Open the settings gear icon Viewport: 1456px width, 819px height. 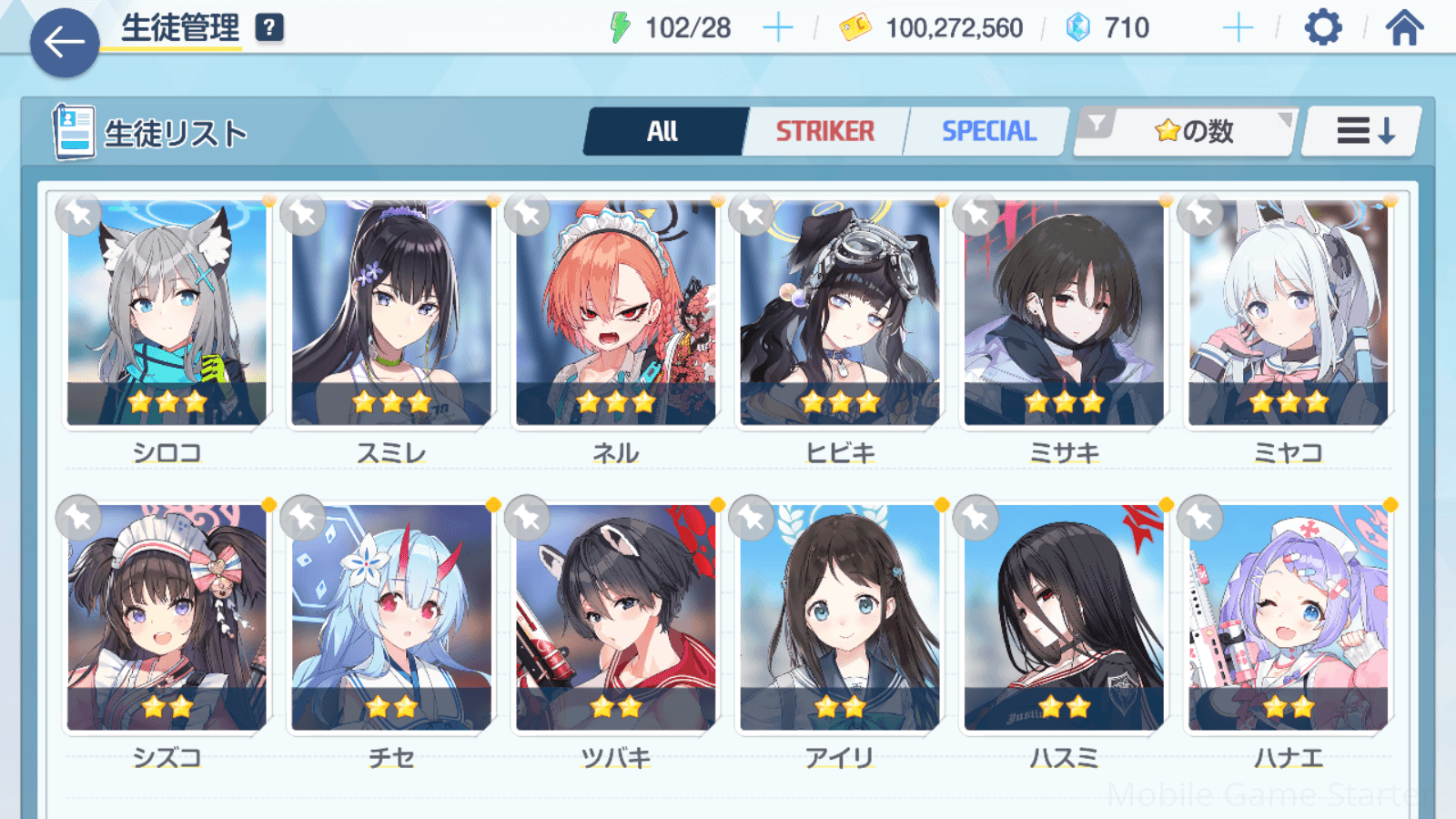click(x=1322, y=28)
